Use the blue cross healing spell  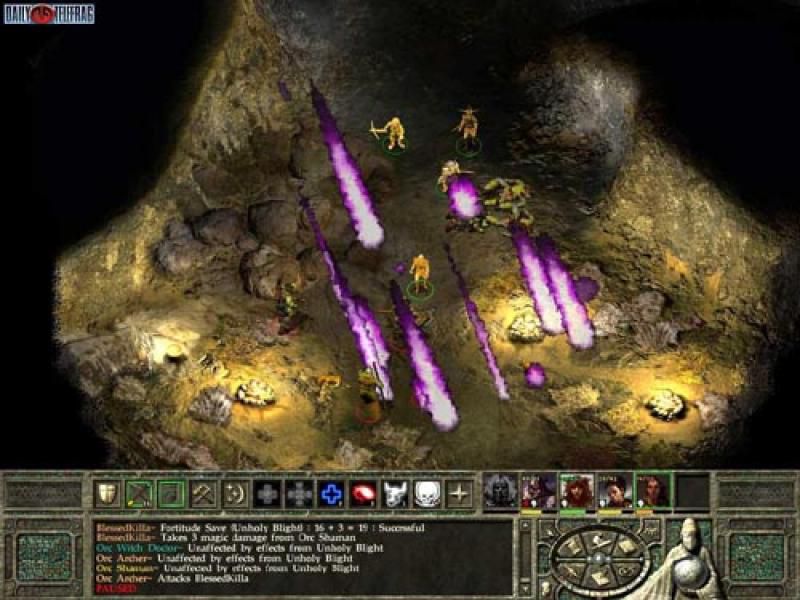pyautogui.click(x=331, y=492)
